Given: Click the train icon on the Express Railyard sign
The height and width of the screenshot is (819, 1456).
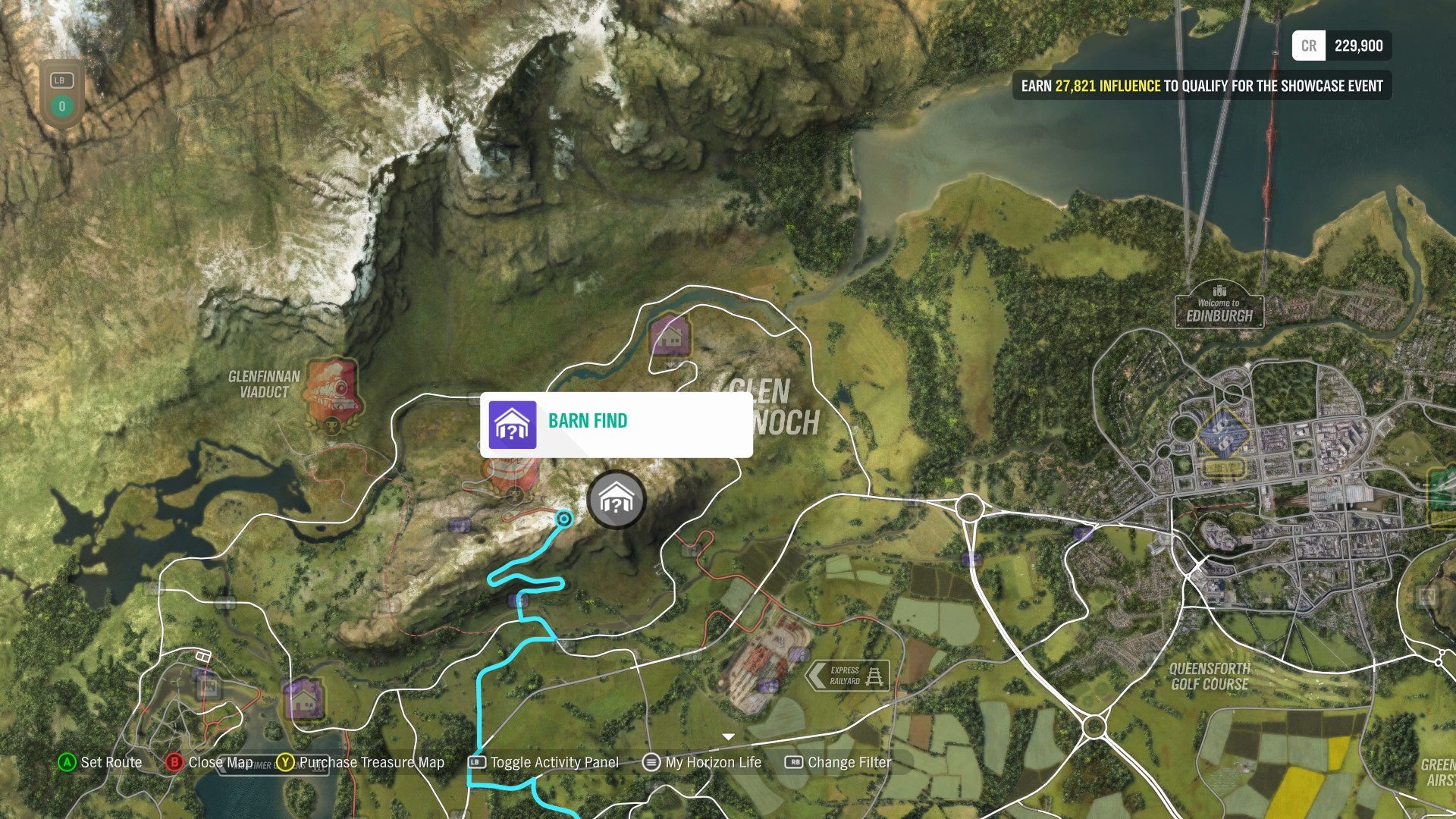Looking at the screenshot, I should 875,676.
